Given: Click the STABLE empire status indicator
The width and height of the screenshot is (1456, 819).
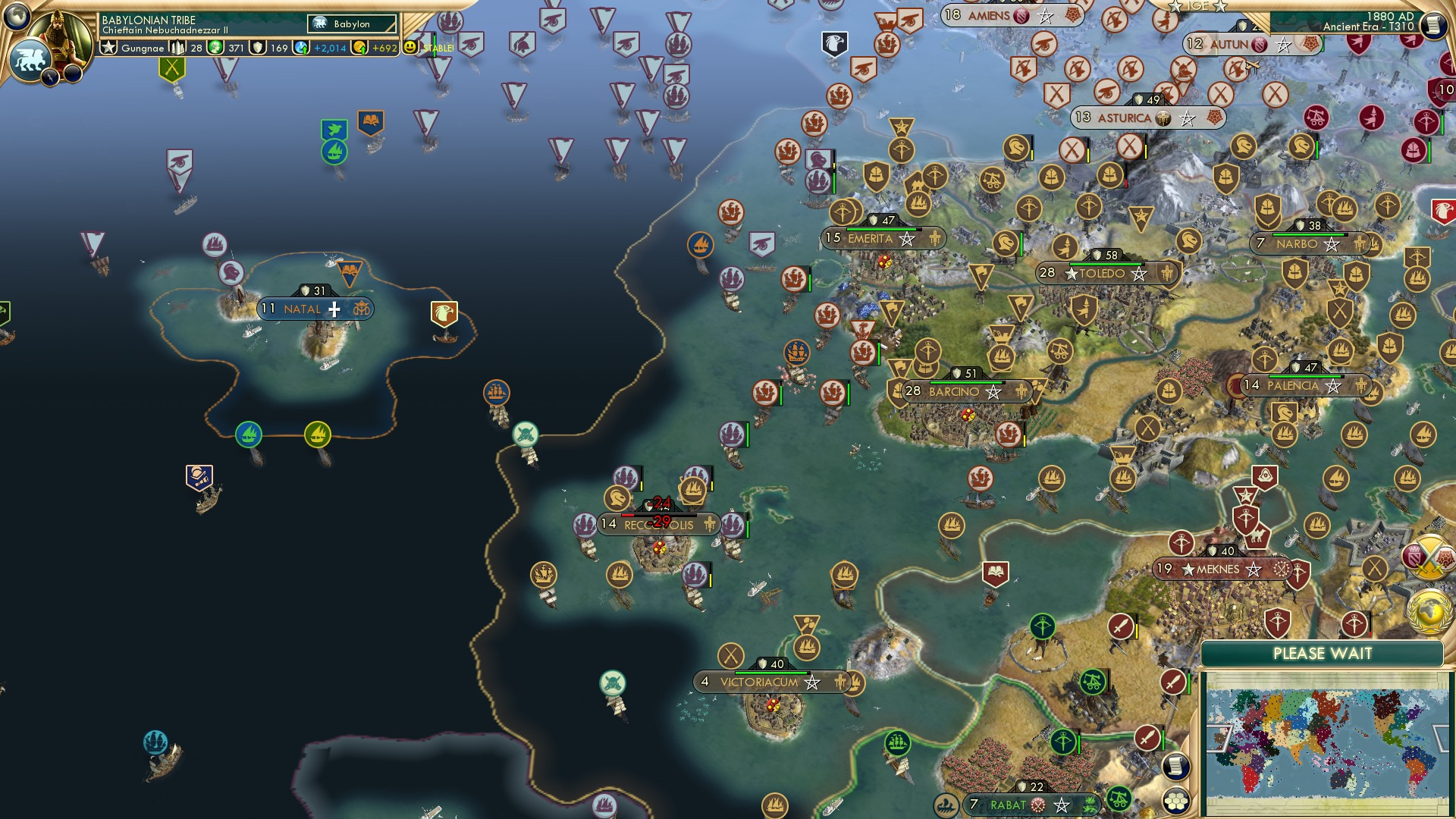Looking at the screenshot, I should (x=438, y=49).
